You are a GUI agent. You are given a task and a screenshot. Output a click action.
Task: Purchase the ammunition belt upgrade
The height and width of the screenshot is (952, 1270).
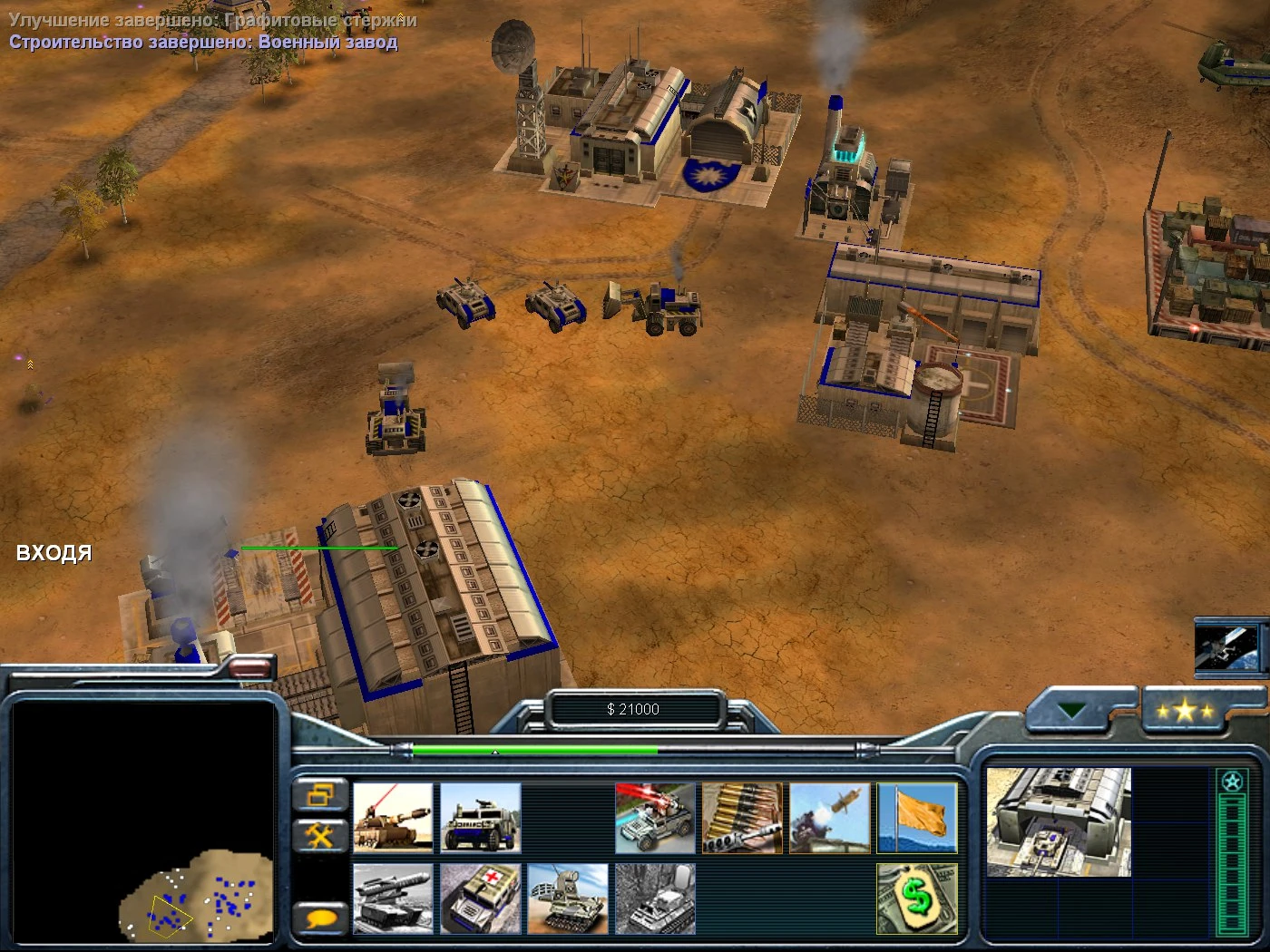pyautogui.click(x=741, y=816)
